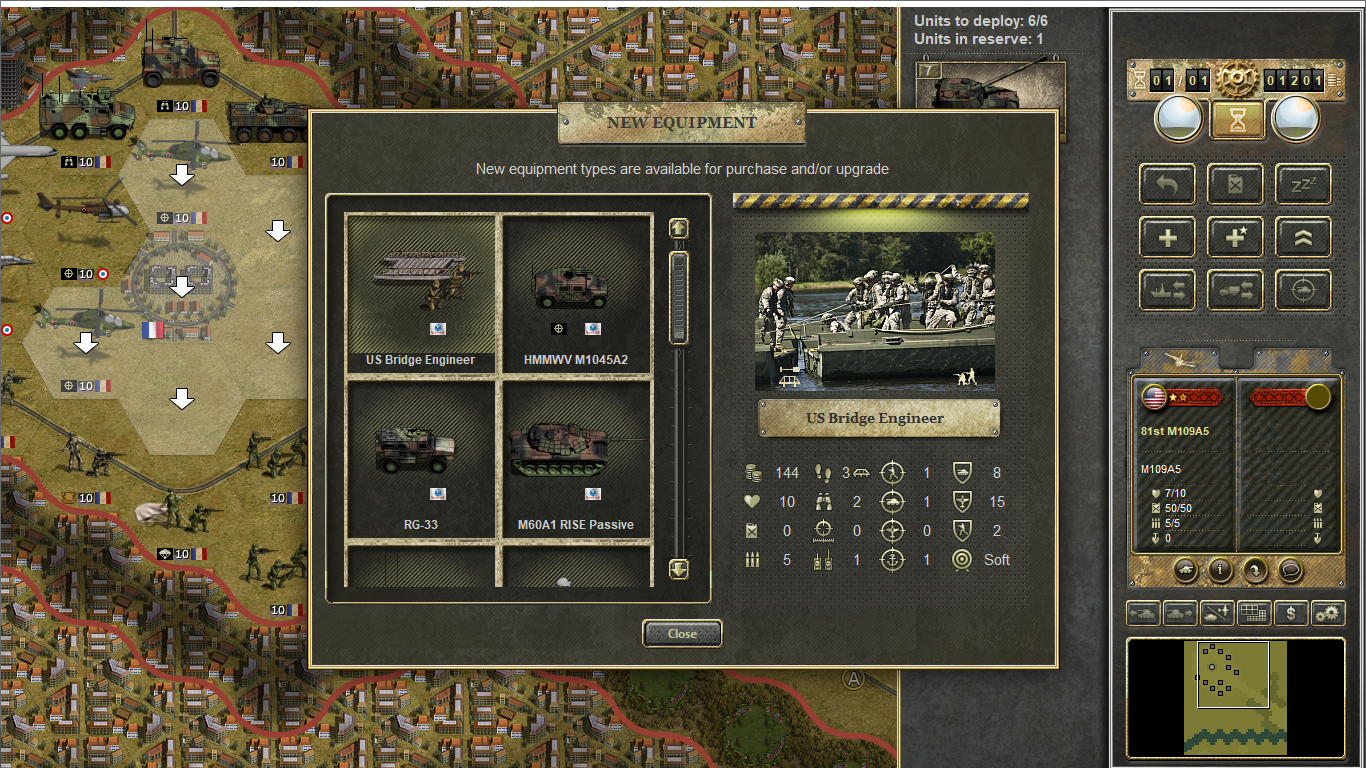Click the equipment list scroll-down arrow
The height and width of the screenshot is (768, 1366).
coord(679,570)
